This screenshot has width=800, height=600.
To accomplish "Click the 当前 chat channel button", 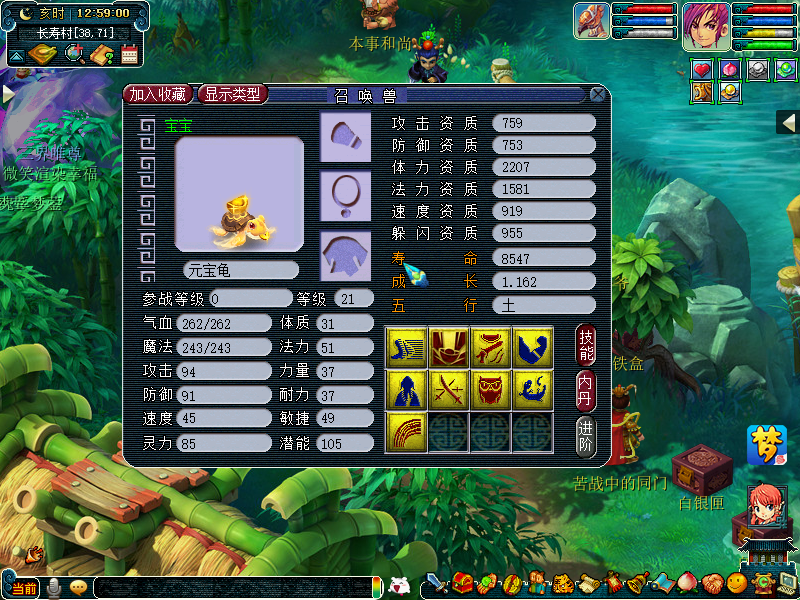I will (x=20, y=588).
